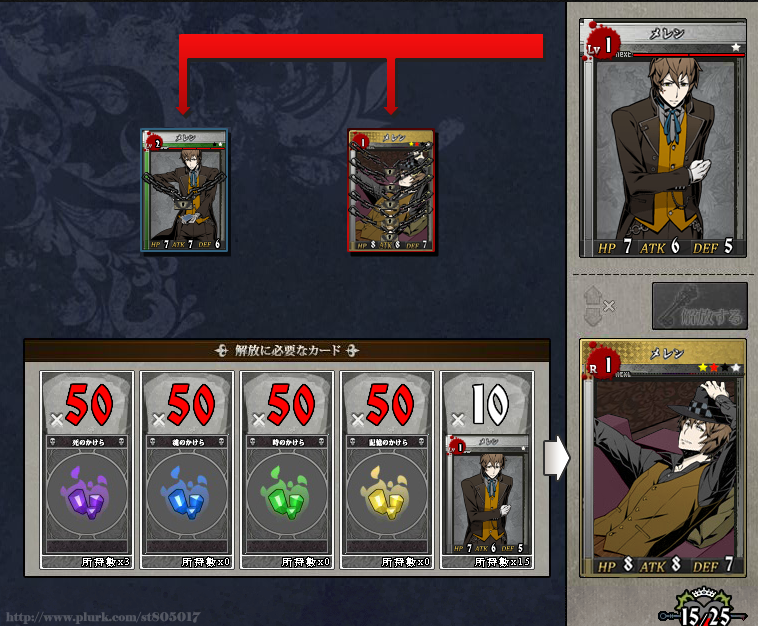Choose the blue 魂のかけら fragment card
Image resolution: width=758 pixels, height=626 pixels.
pos(189,470)
